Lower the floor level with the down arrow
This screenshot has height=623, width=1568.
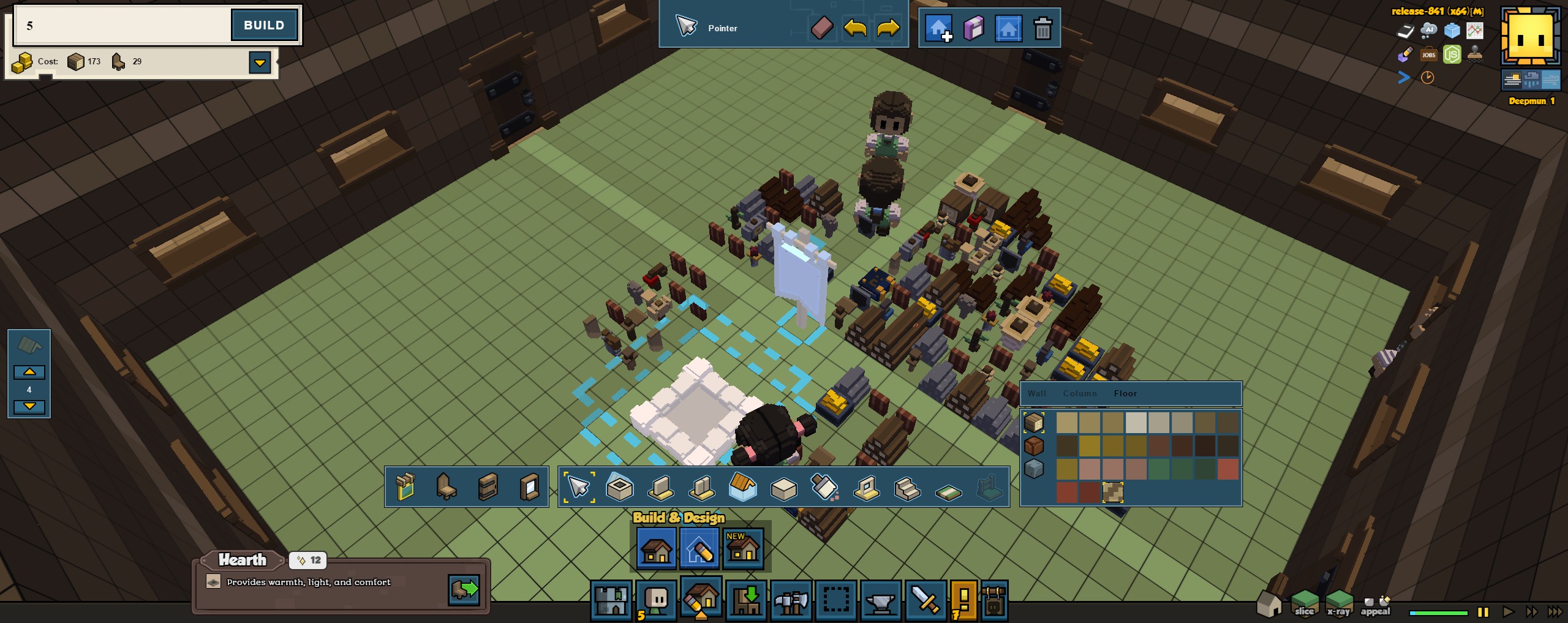click(29, 406)
